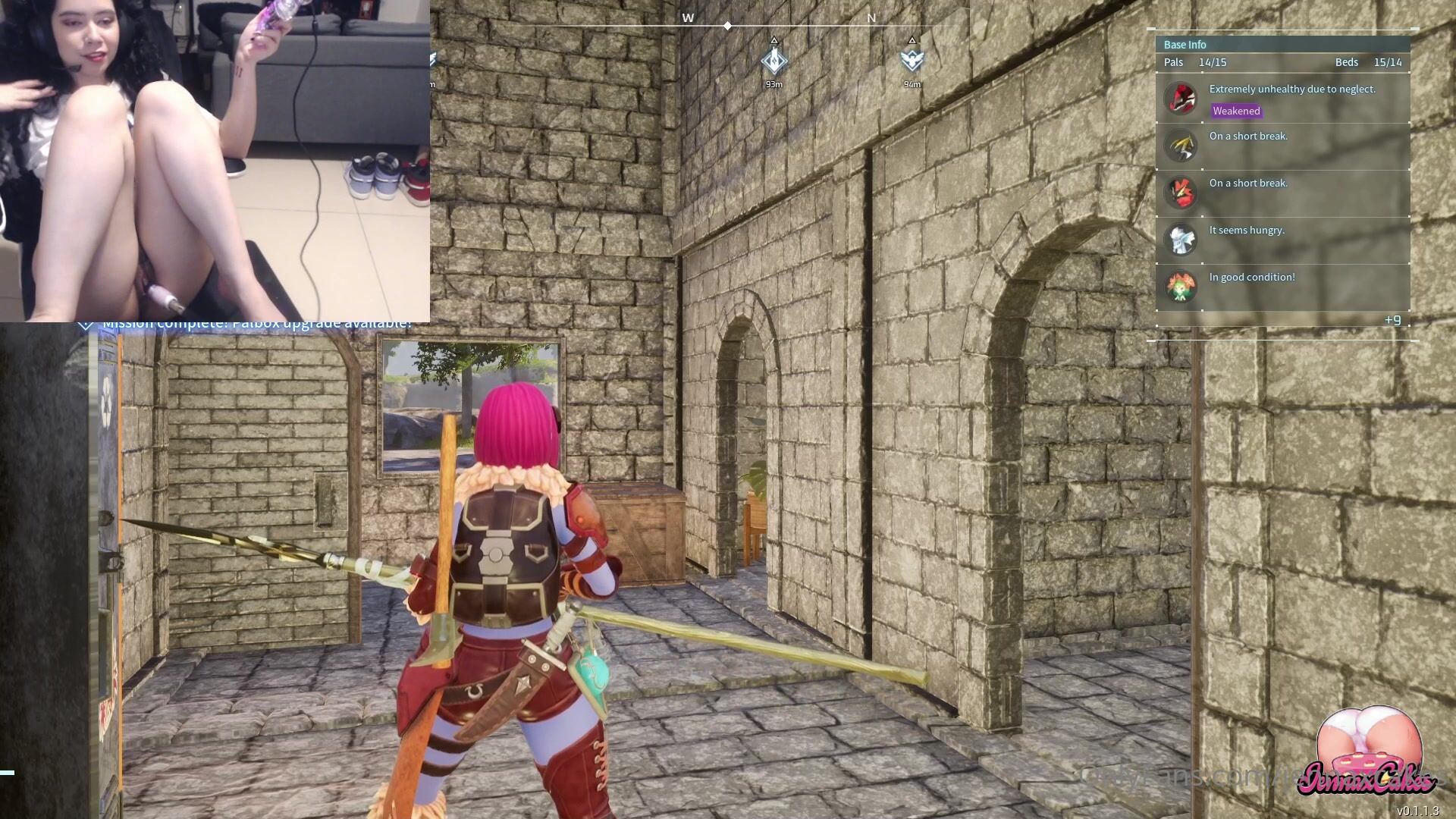The image size is (1456, 819).
Task: Select the compass waypoint marker at 94m
Action: [x=912, y=61]
